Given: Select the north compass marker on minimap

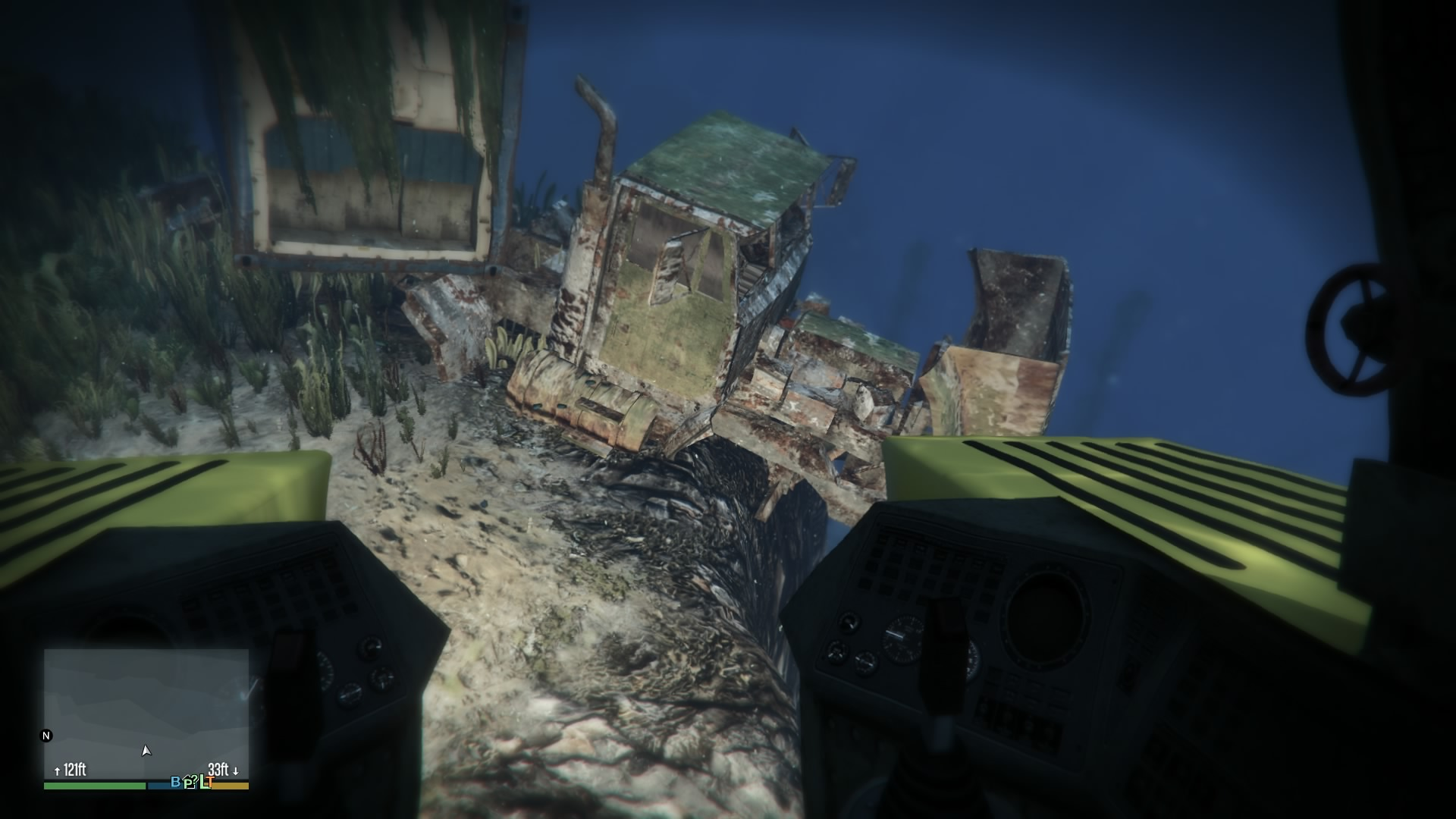Looking at the screenshot, I should point(46,736).
